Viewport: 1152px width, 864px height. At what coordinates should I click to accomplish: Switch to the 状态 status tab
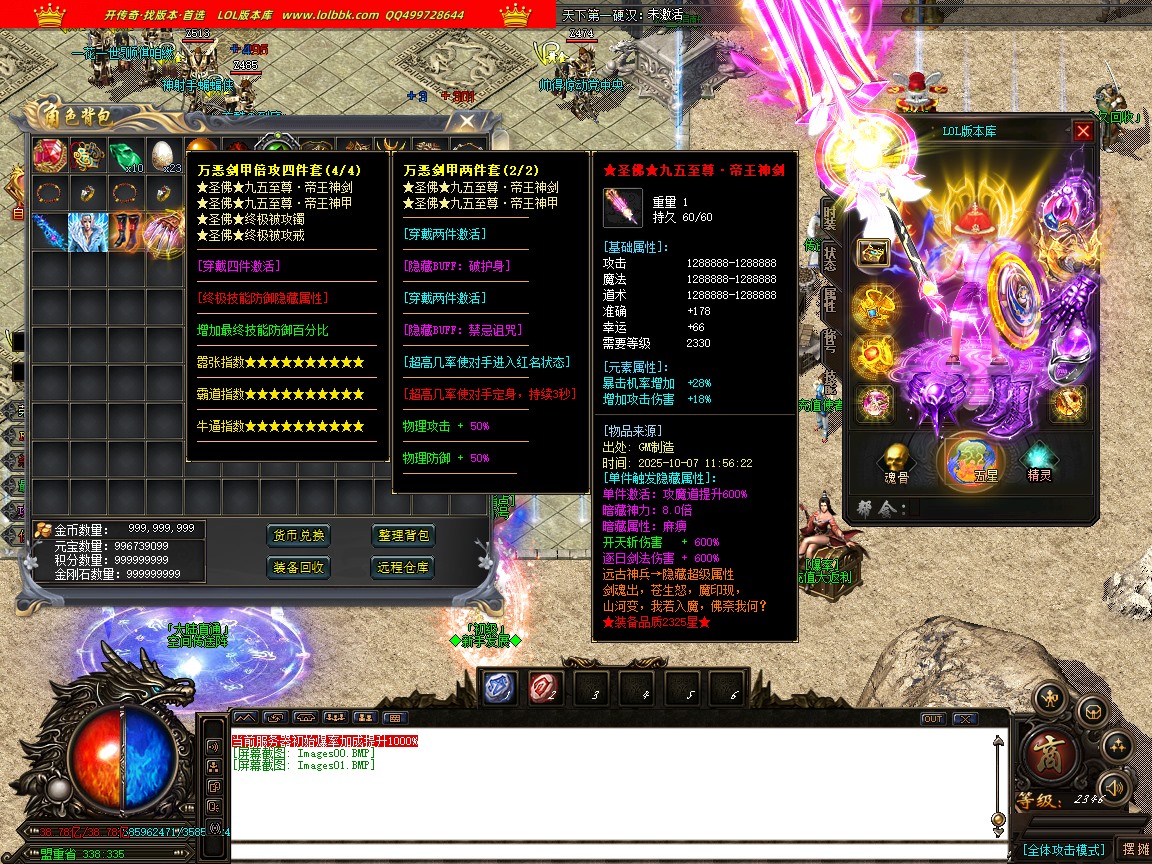(x=830, y=256)
